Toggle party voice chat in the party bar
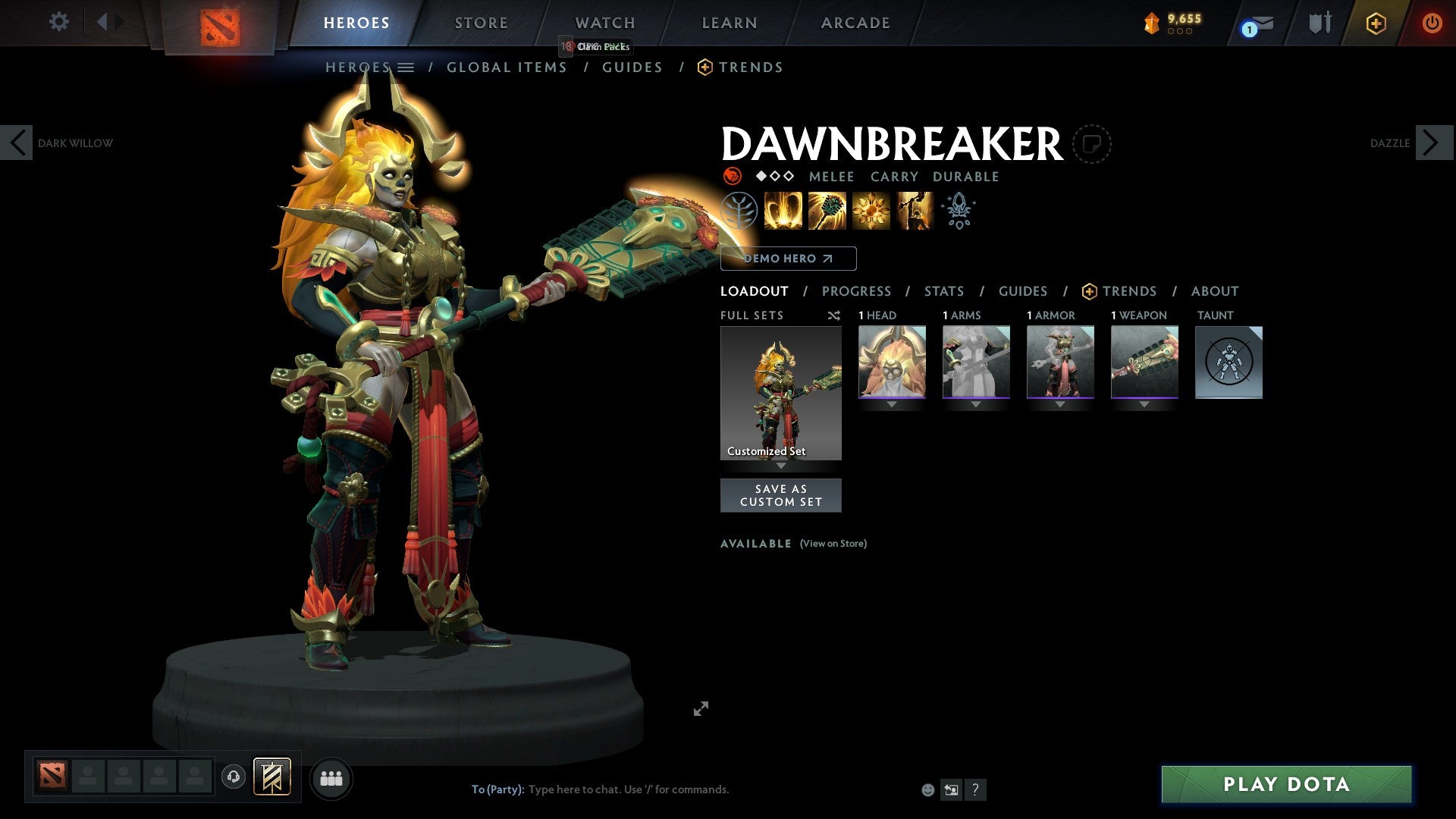The image size is (1456, 819). pos(233,777)
